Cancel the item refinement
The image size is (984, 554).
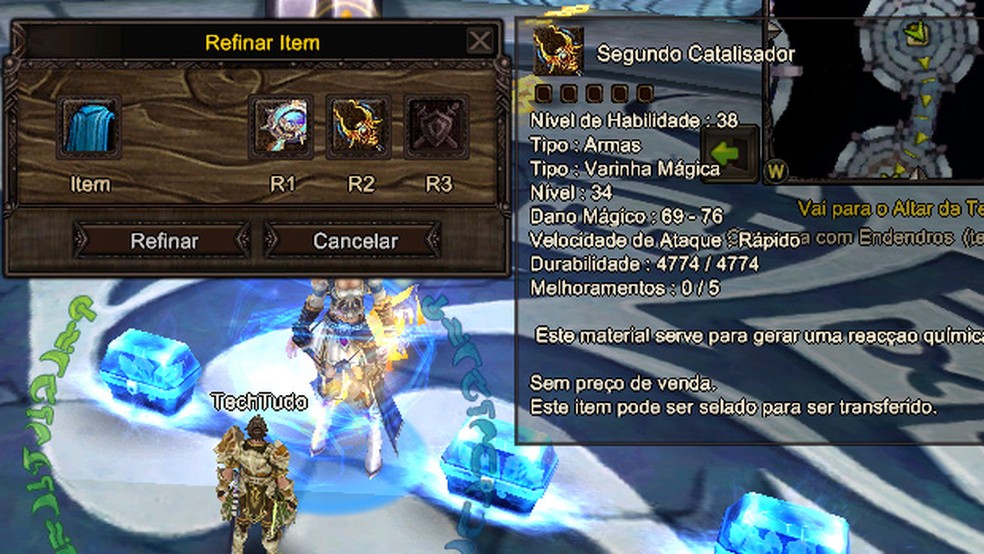[354, 241]
